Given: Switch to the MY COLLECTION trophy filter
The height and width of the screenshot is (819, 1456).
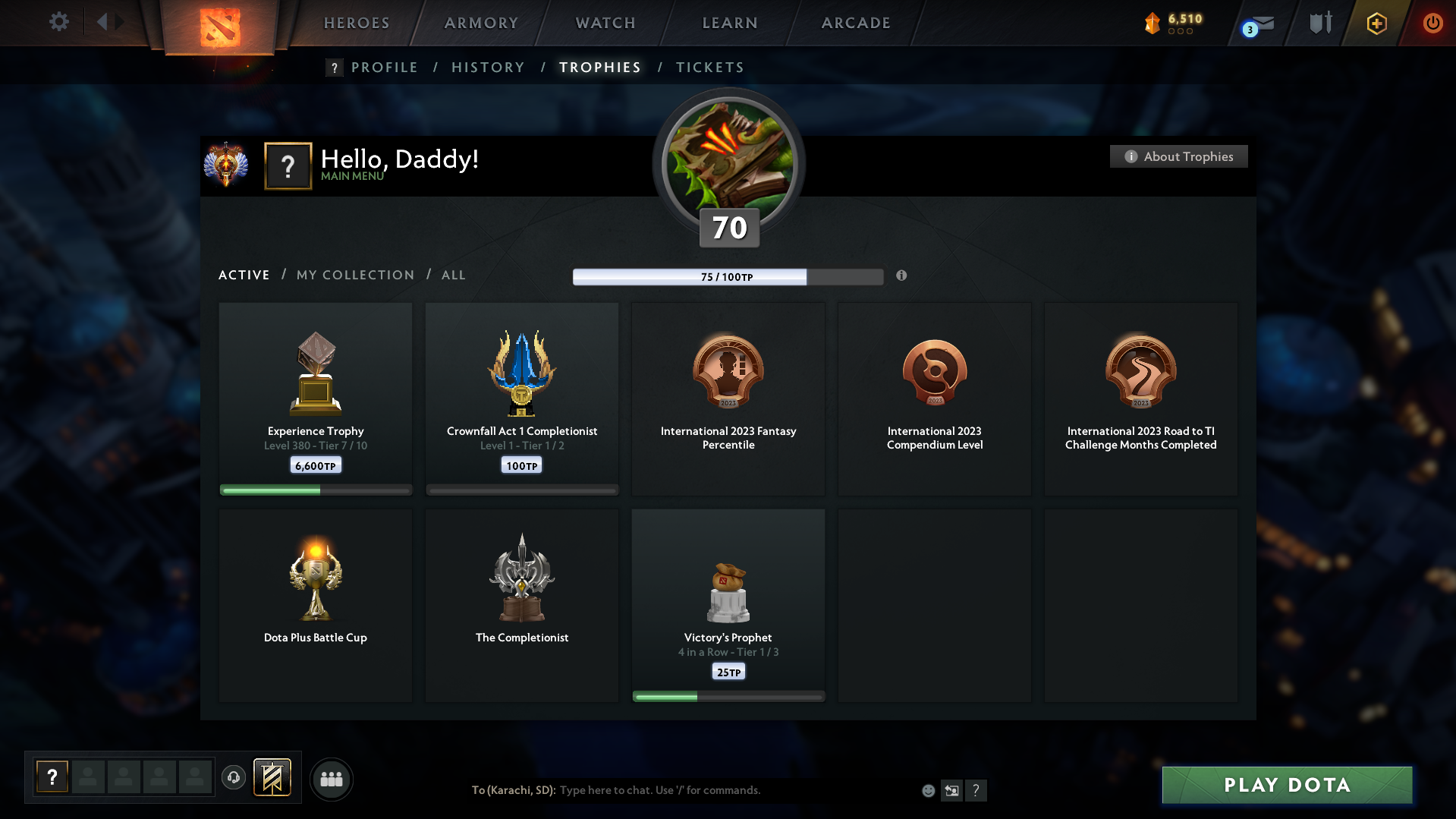Looking at the screenshot, I should click(354, 275).
